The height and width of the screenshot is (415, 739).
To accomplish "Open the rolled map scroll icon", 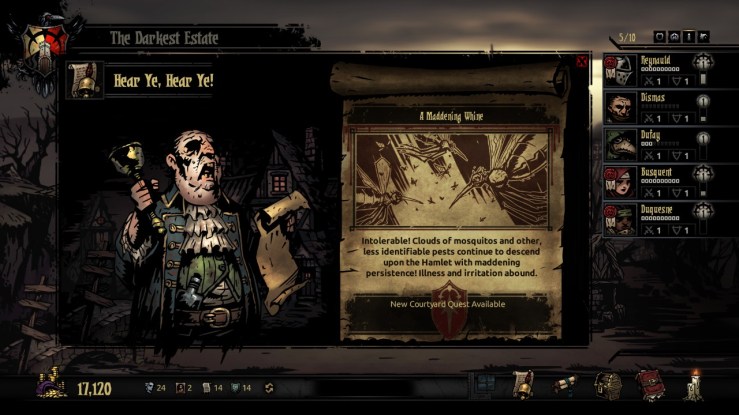I will coord(565,385).
